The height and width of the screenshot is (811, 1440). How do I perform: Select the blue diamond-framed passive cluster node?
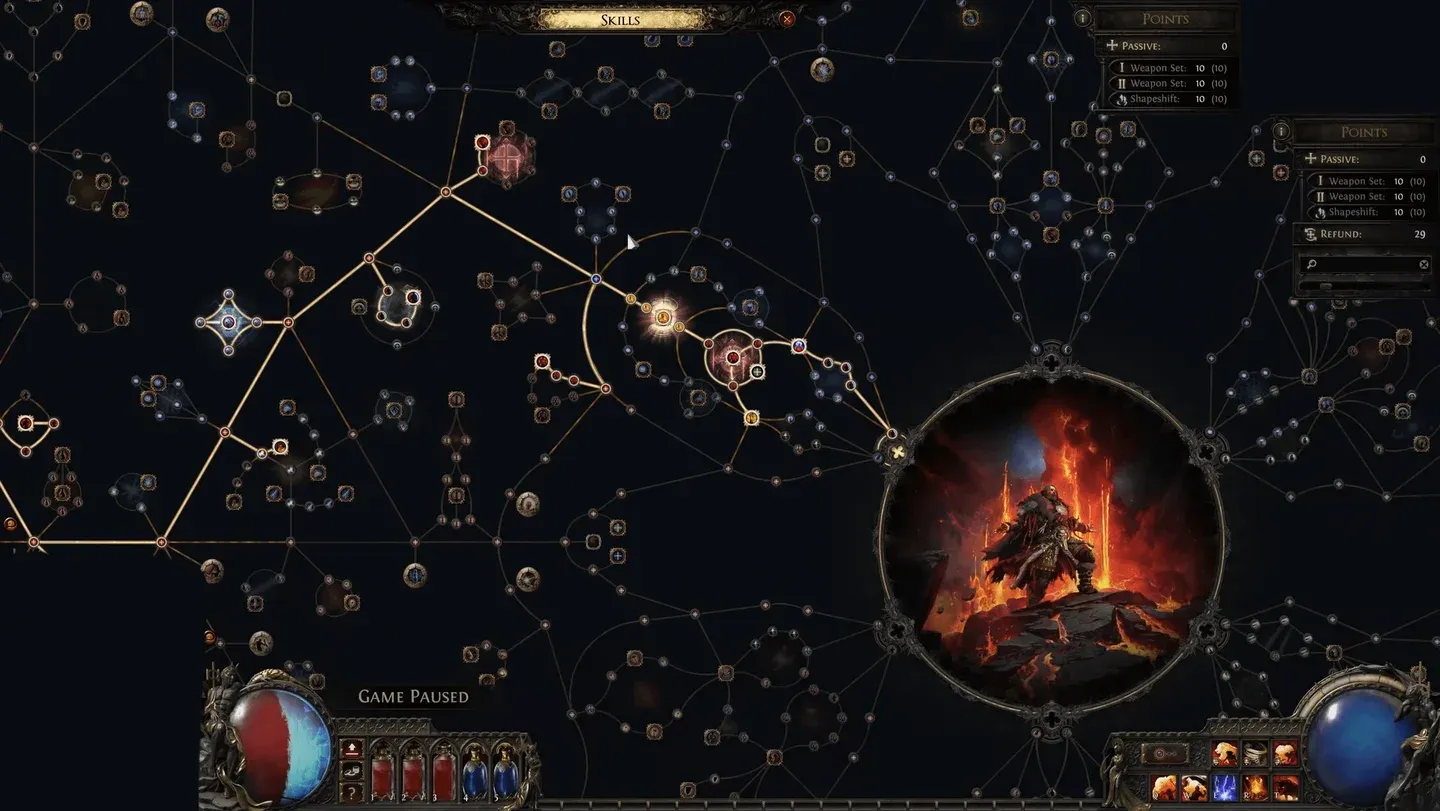(x=228, y=322)
